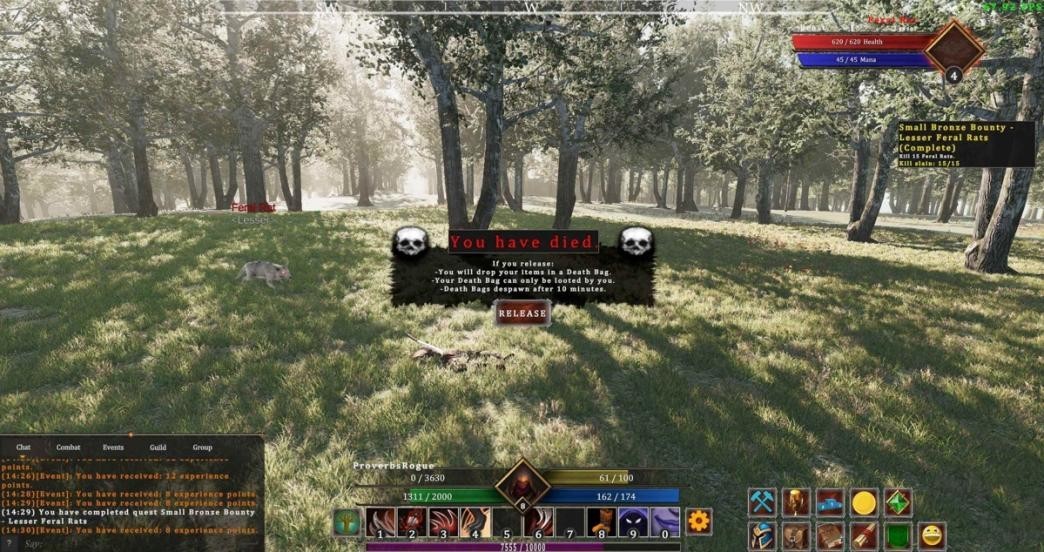Use the boot ability in slot 8

601,522
